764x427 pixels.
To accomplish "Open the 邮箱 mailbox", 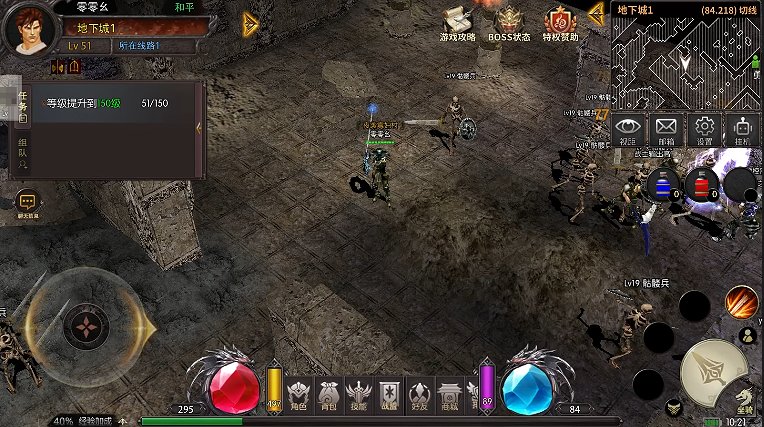I will tap(666, 130).
